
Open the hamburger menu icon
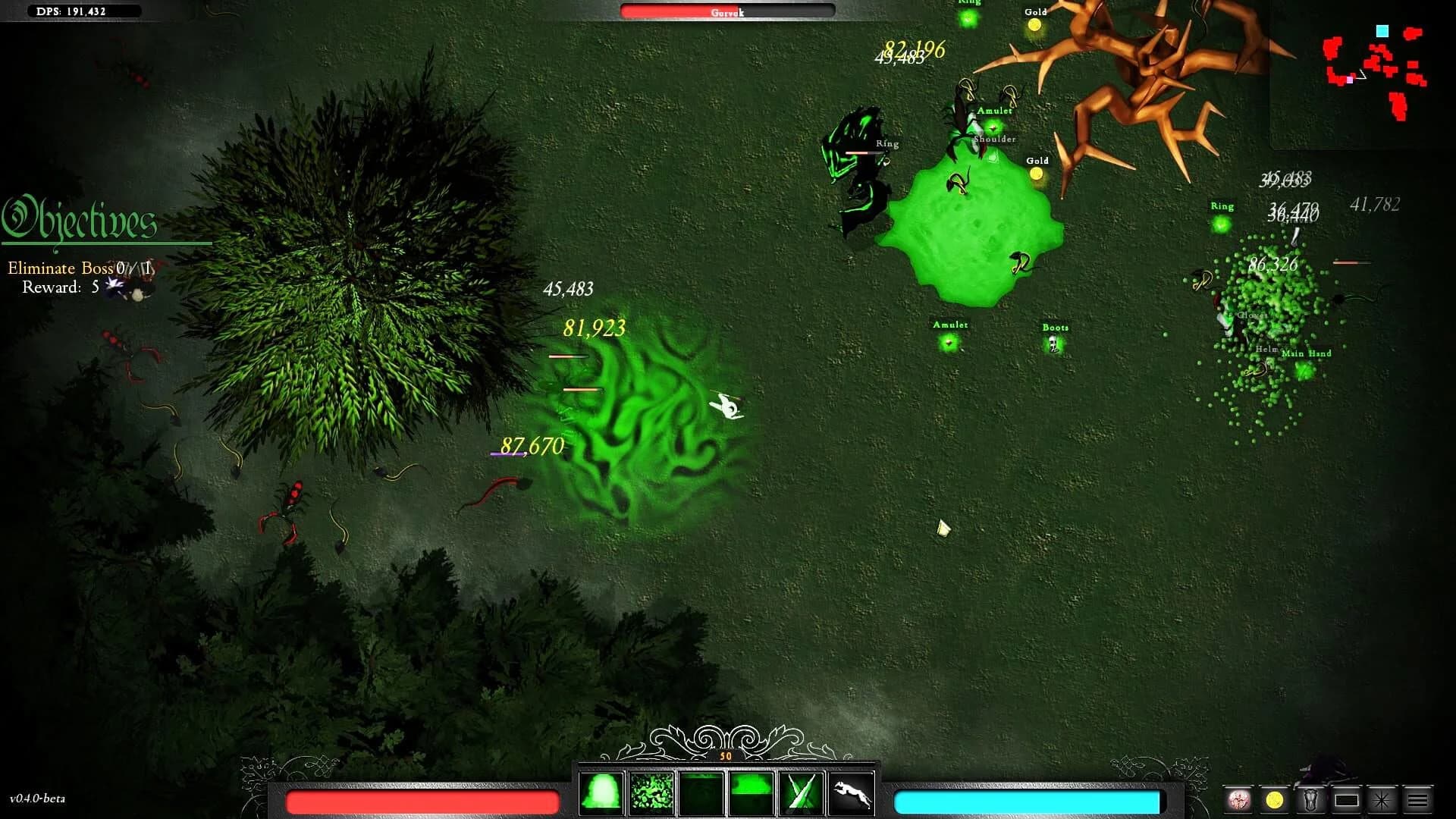1417,799
